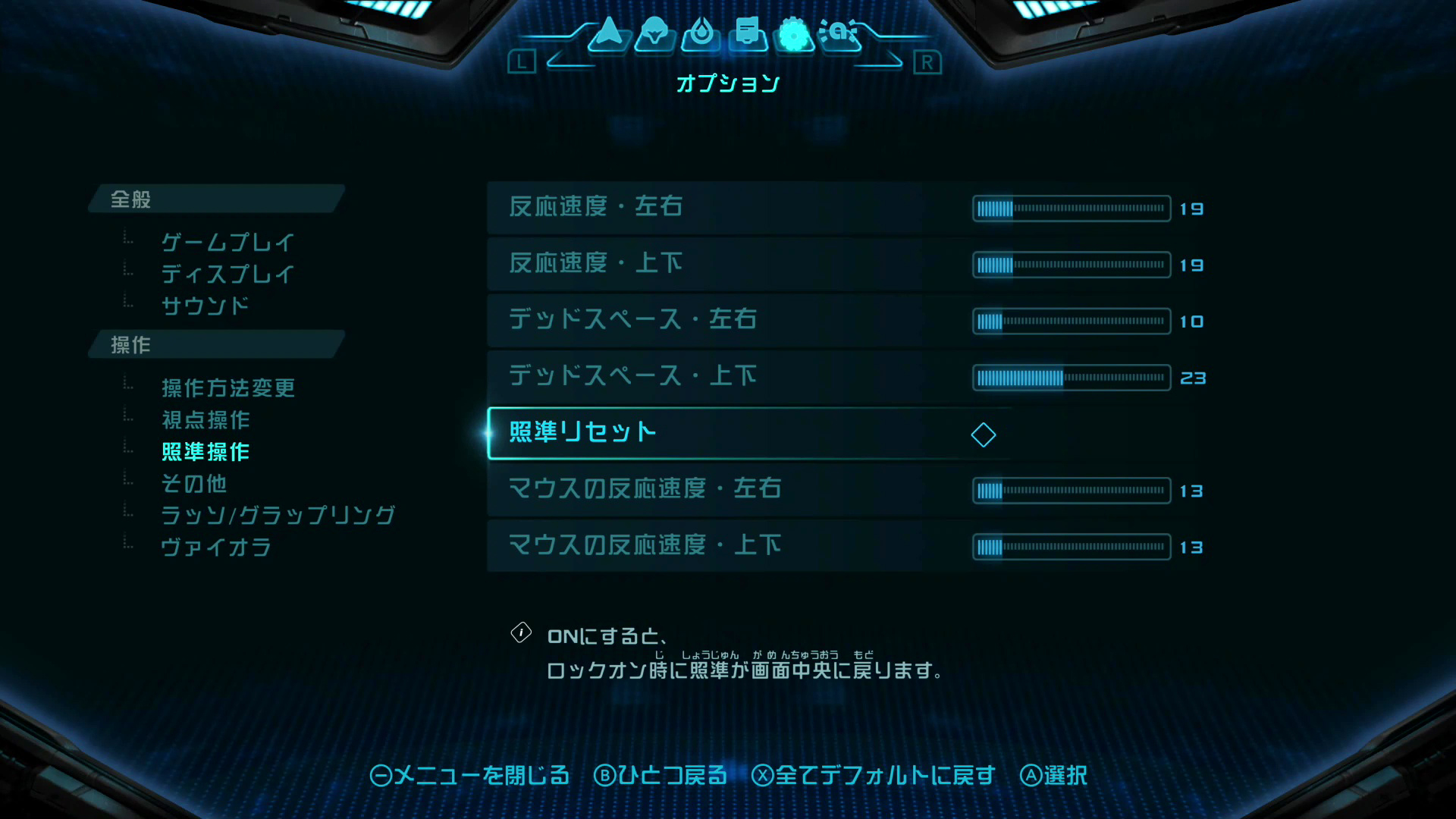Image resolution: width=1456 pixels, height=819 pixels.
Task: Click the amiibo icon tab
Action: coord(840,34)
